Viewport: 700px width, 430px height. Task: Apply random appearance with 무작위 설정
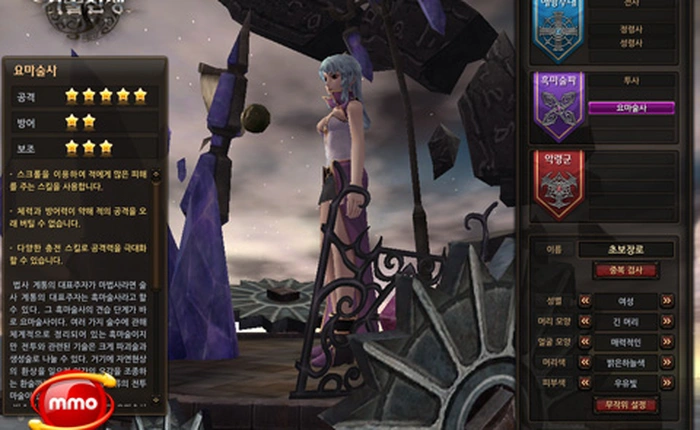click(626, 406)
